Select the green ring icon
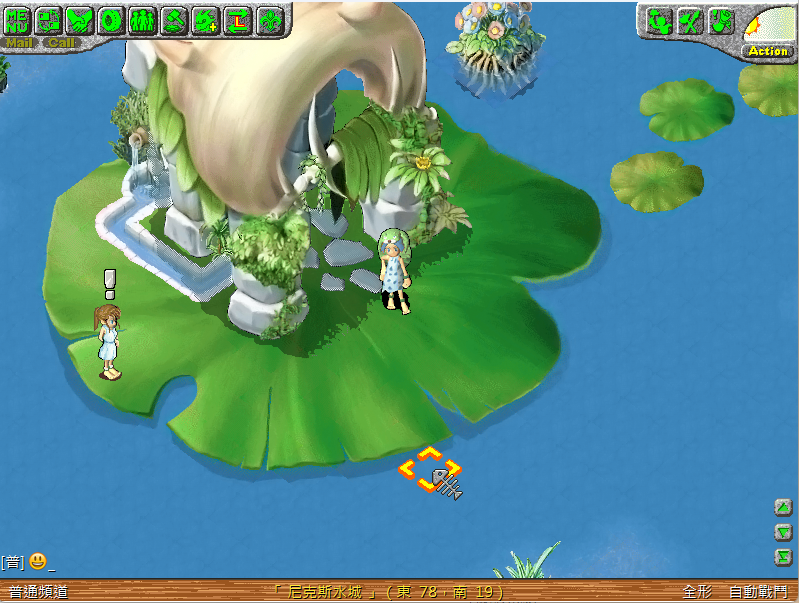The width and height of the screenshot is (799, 603). point(111,19)
